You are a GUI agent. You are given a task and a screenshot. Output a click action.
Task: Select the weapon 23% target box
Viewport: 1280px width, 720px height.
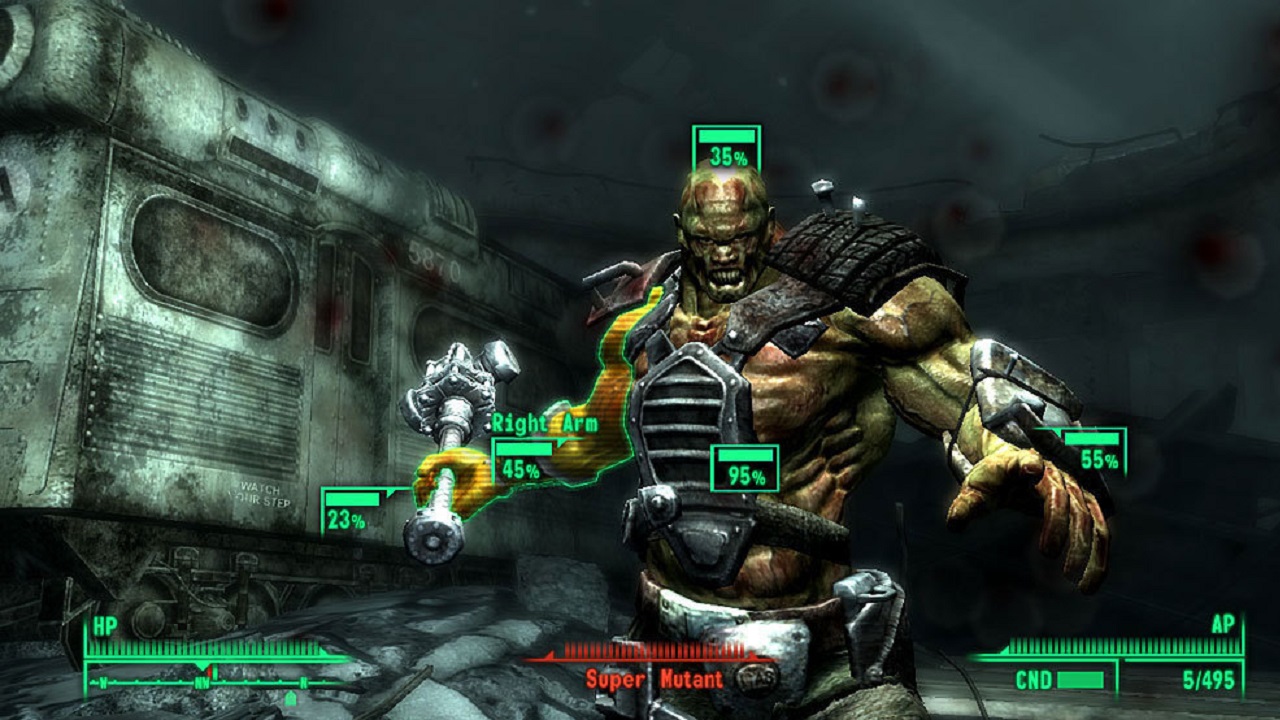[351, 510]
